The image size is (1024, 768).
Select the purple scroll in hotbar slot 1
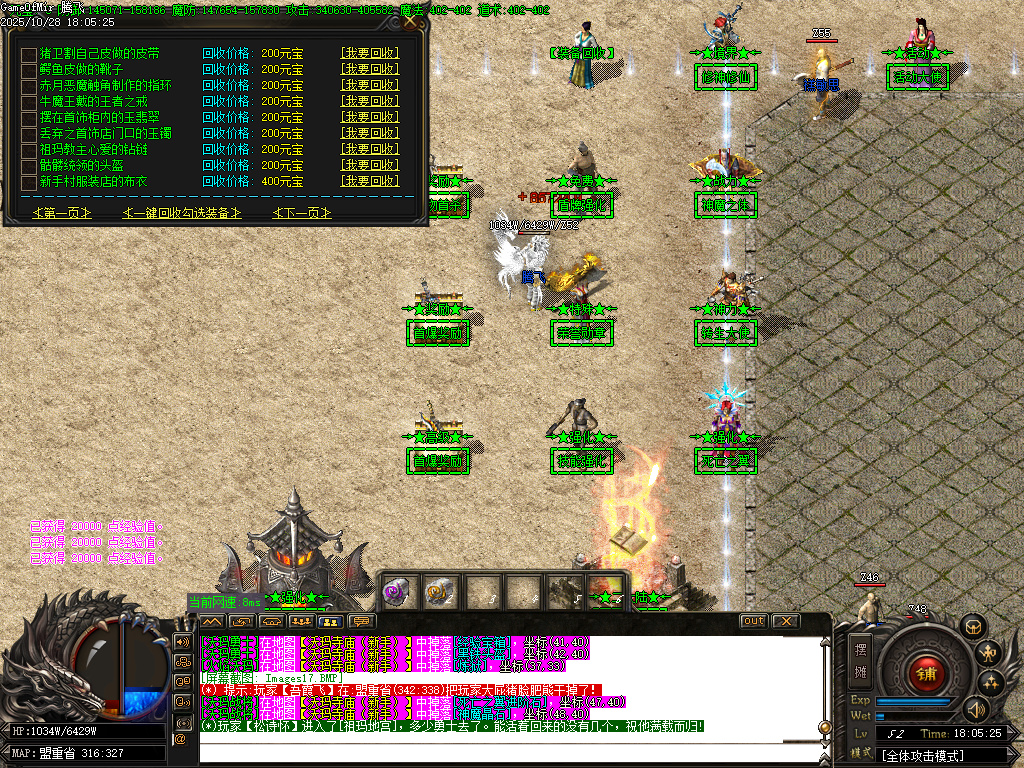pos(399,592)
